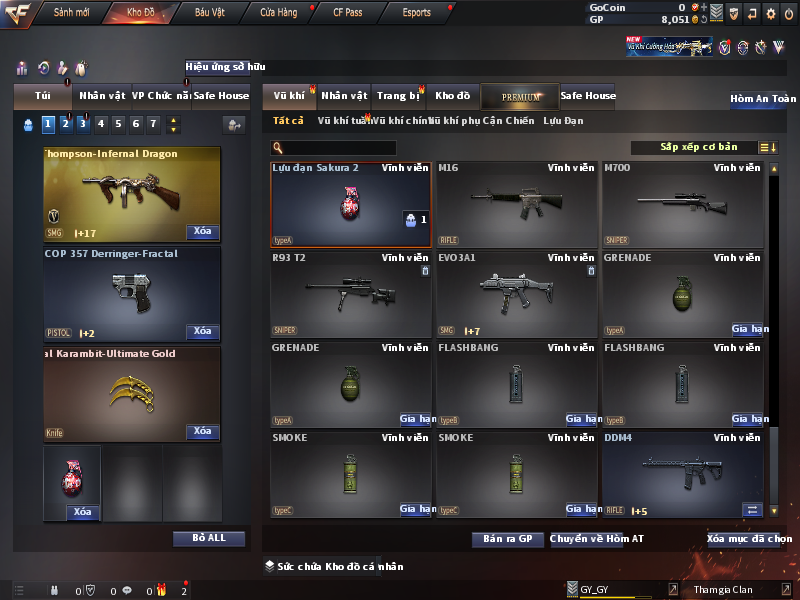Screen dimensions: 800x600
Task: Open the PREMIUM storage tab
Action: coord(521,96)
